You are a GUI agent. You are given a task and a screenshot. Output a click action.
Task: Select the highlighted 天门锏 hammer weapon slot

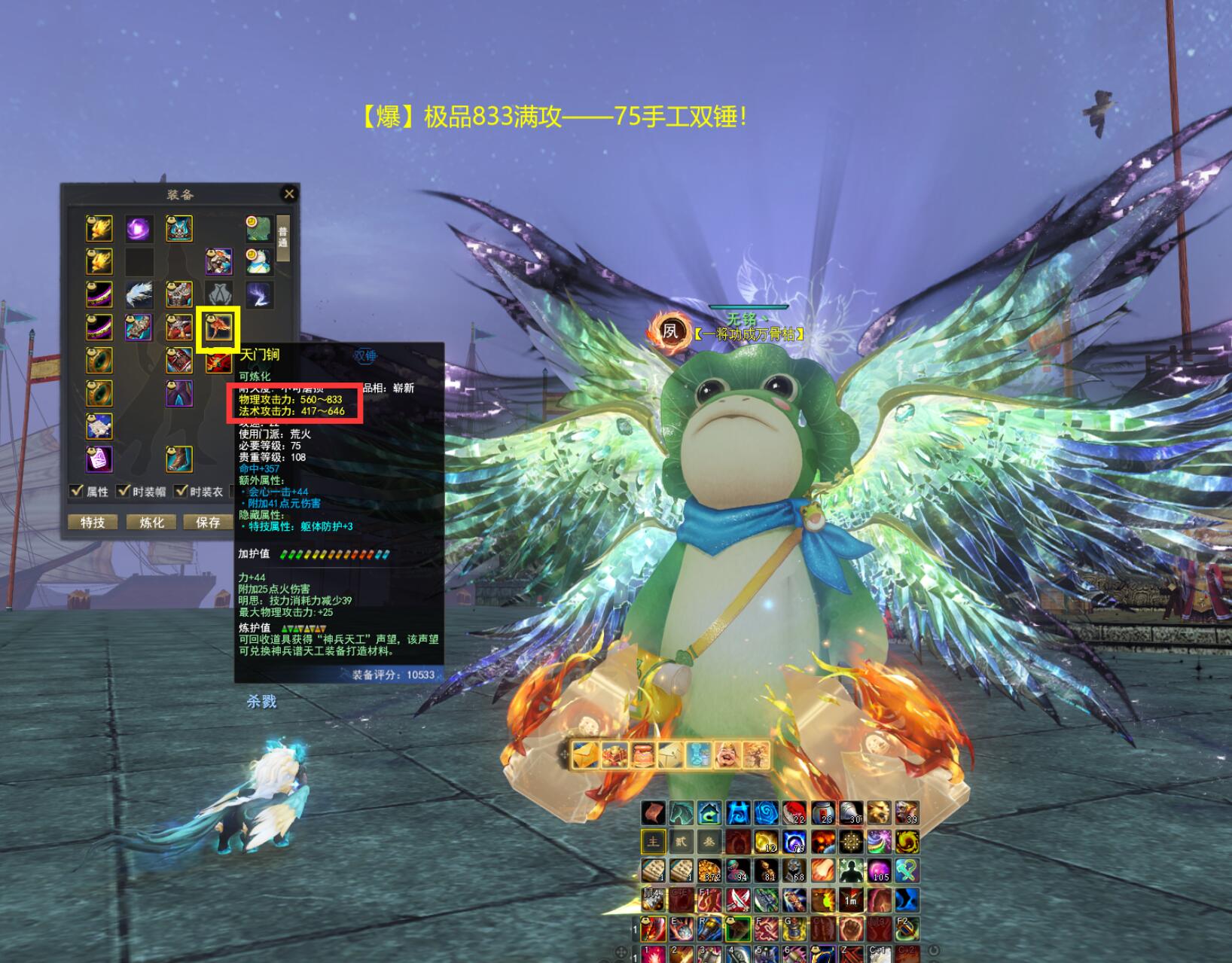(x=218, y=328)
